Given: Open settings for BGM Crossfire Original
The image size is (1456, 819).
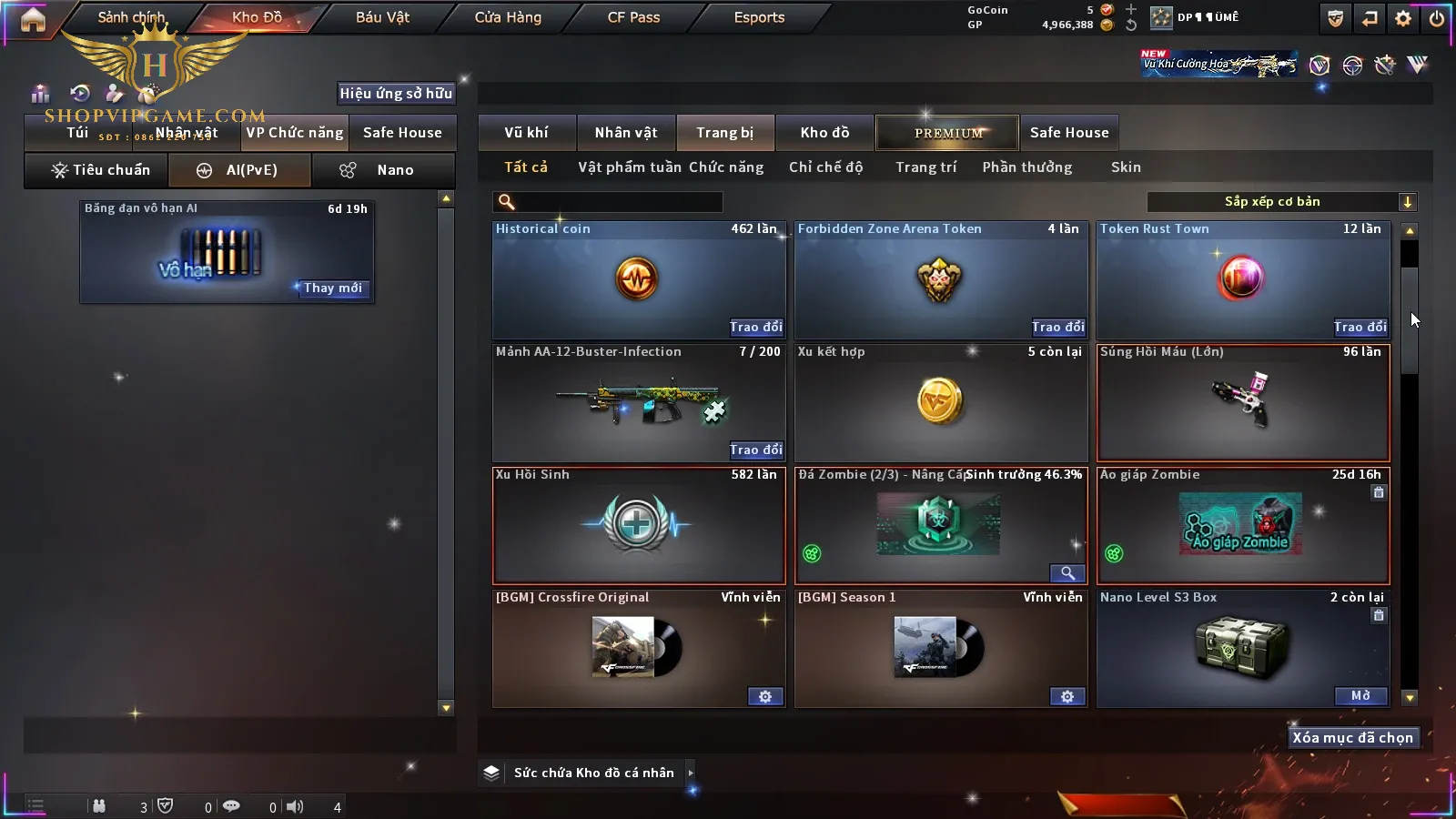Looking at the screenshot, I should (765, 696).
